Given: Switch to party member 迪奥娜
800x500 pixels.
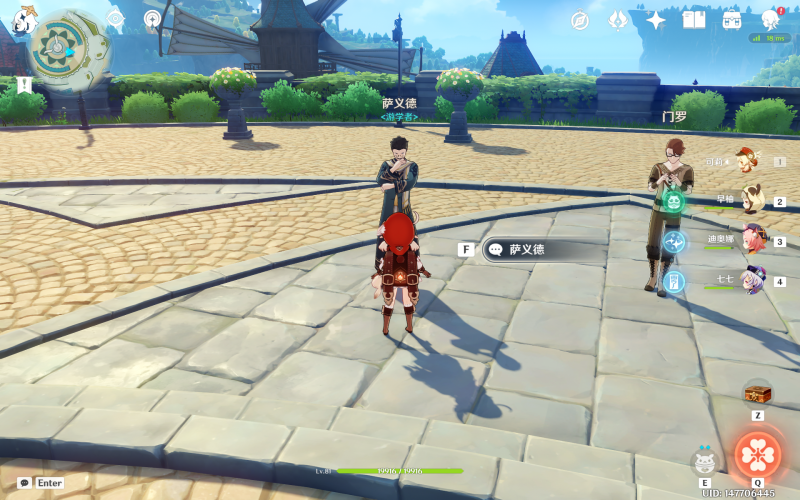Looking at the screenshot, I should (x=752, y=240).
